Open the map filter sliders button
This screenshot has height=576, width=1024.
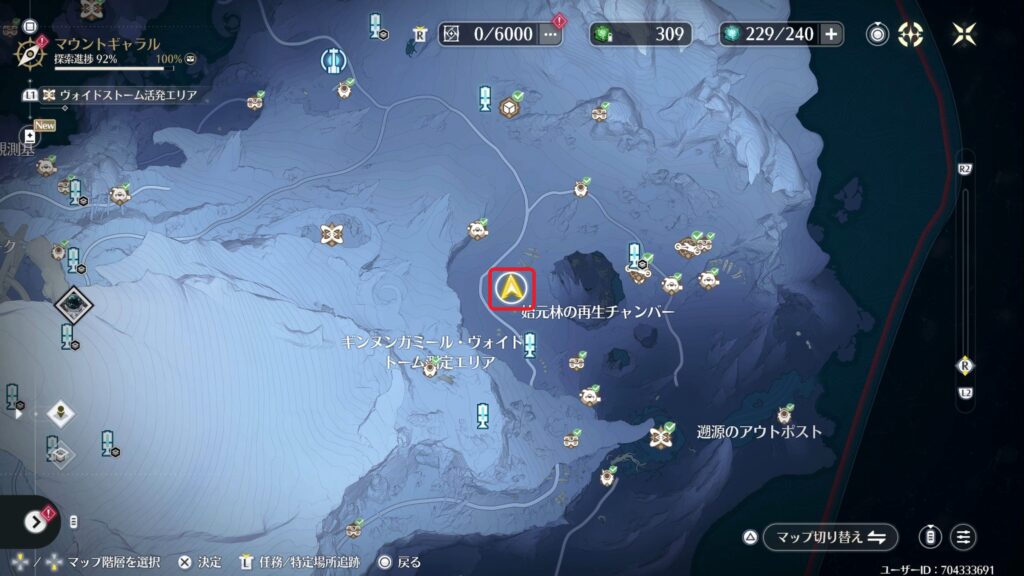963,537
